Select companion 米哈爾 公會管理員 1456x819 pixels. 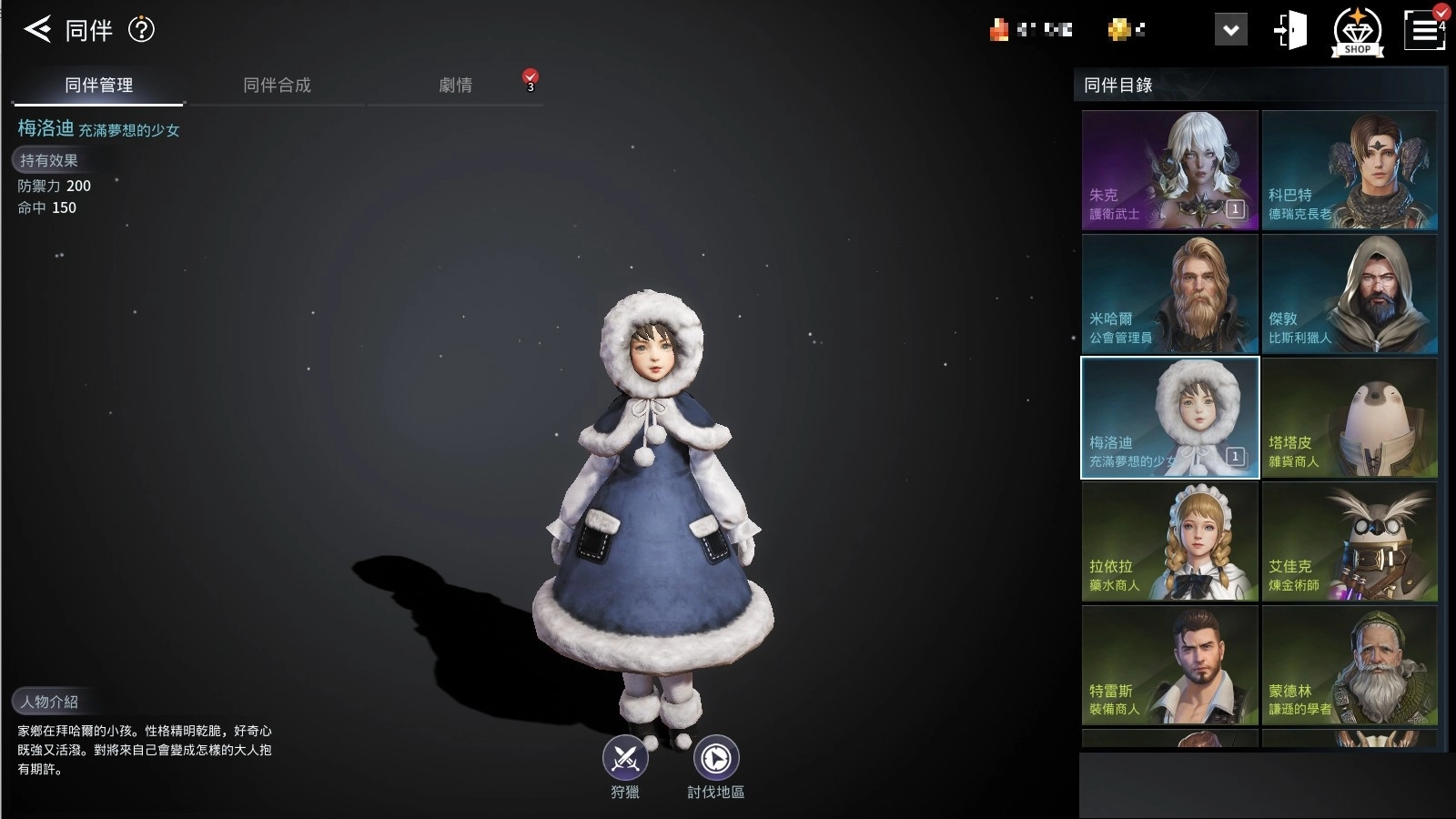click(1169, 294)
